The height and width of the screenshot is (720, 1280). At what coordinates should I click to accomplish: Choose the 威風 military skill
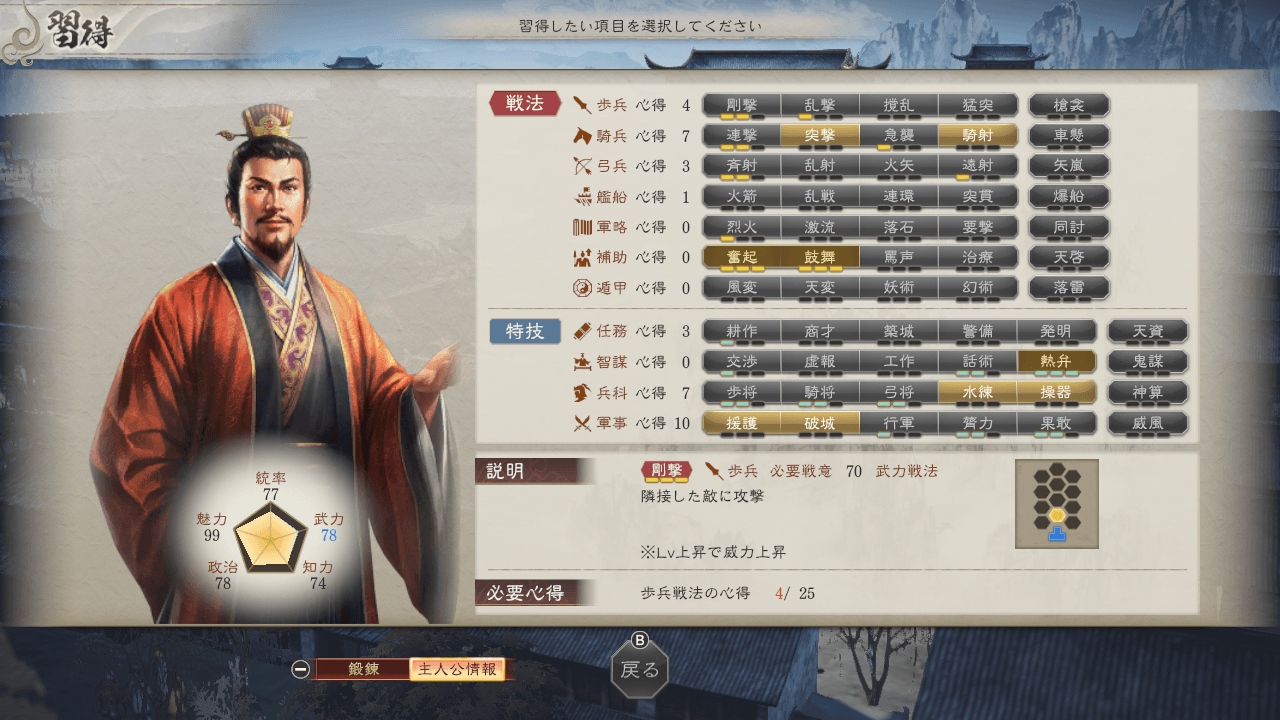(x=1147, y=423)
